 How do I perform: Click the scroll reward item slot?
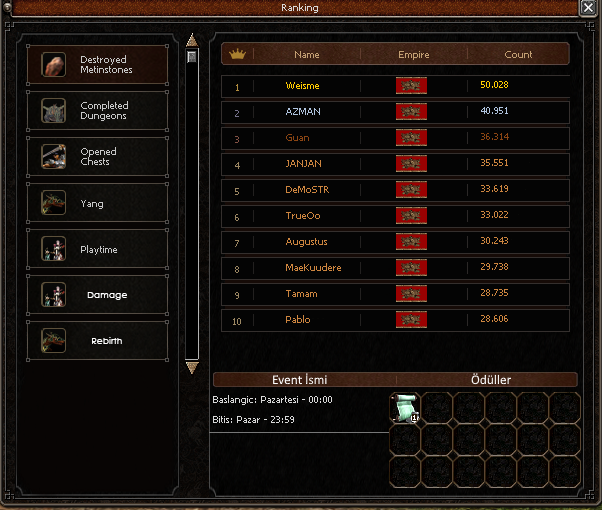click(404, 407)
